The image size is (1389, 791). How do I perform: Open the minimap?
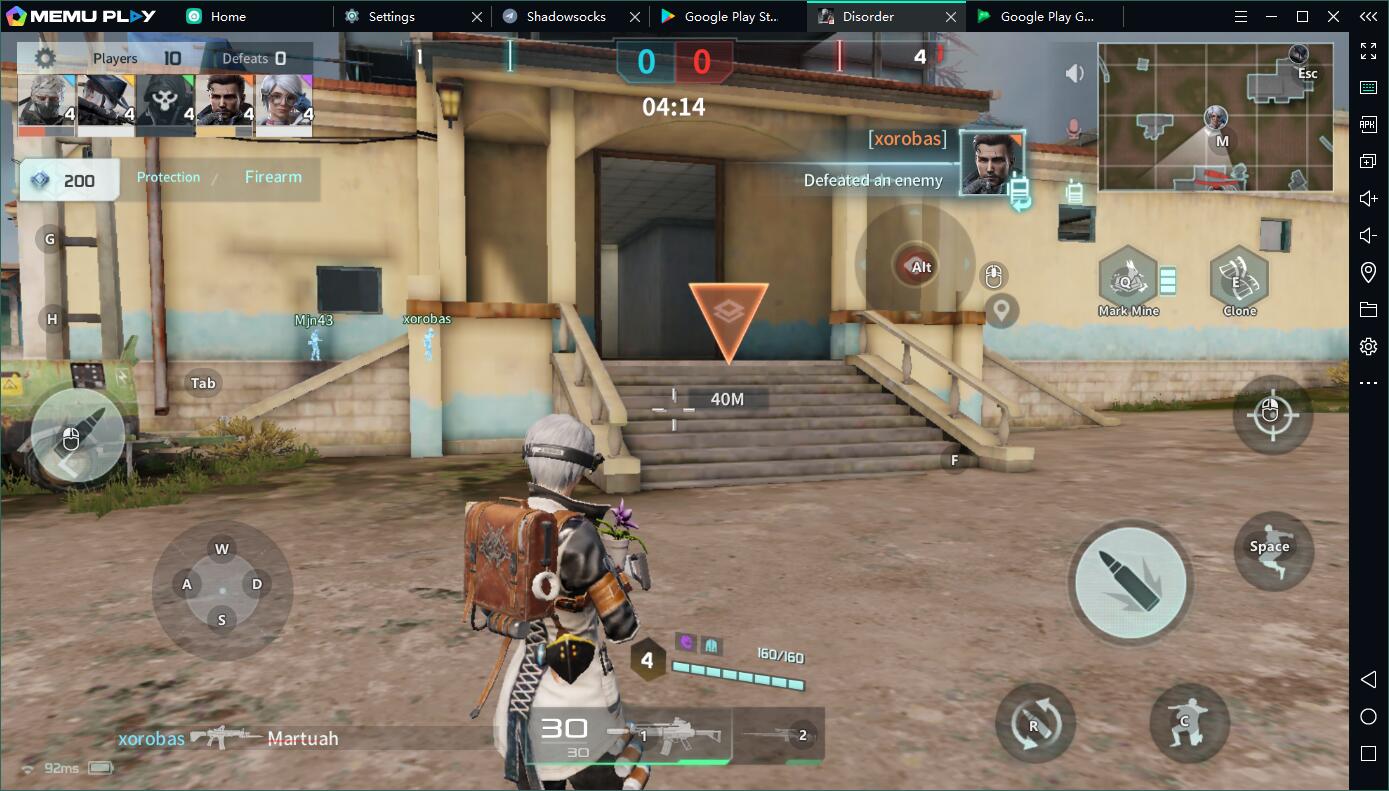[1215, 117]
